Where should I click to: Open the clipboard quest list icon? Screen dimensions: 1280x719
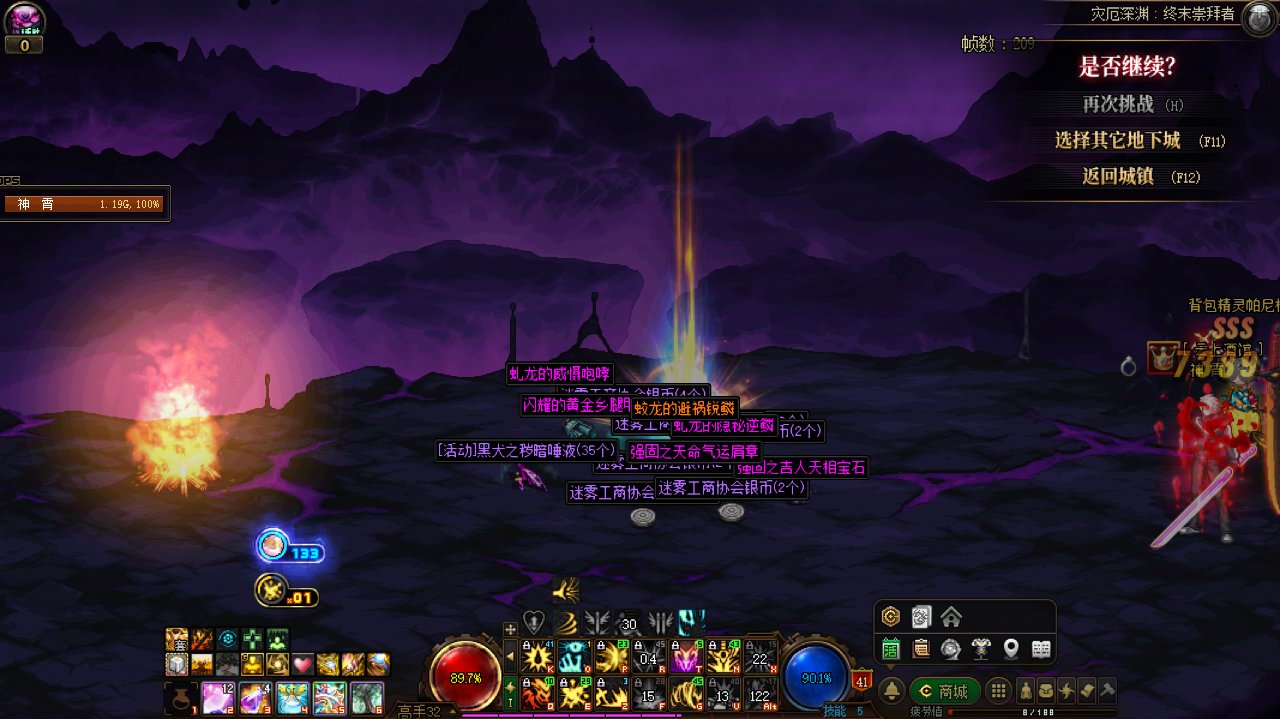click(x=920, y=649)
